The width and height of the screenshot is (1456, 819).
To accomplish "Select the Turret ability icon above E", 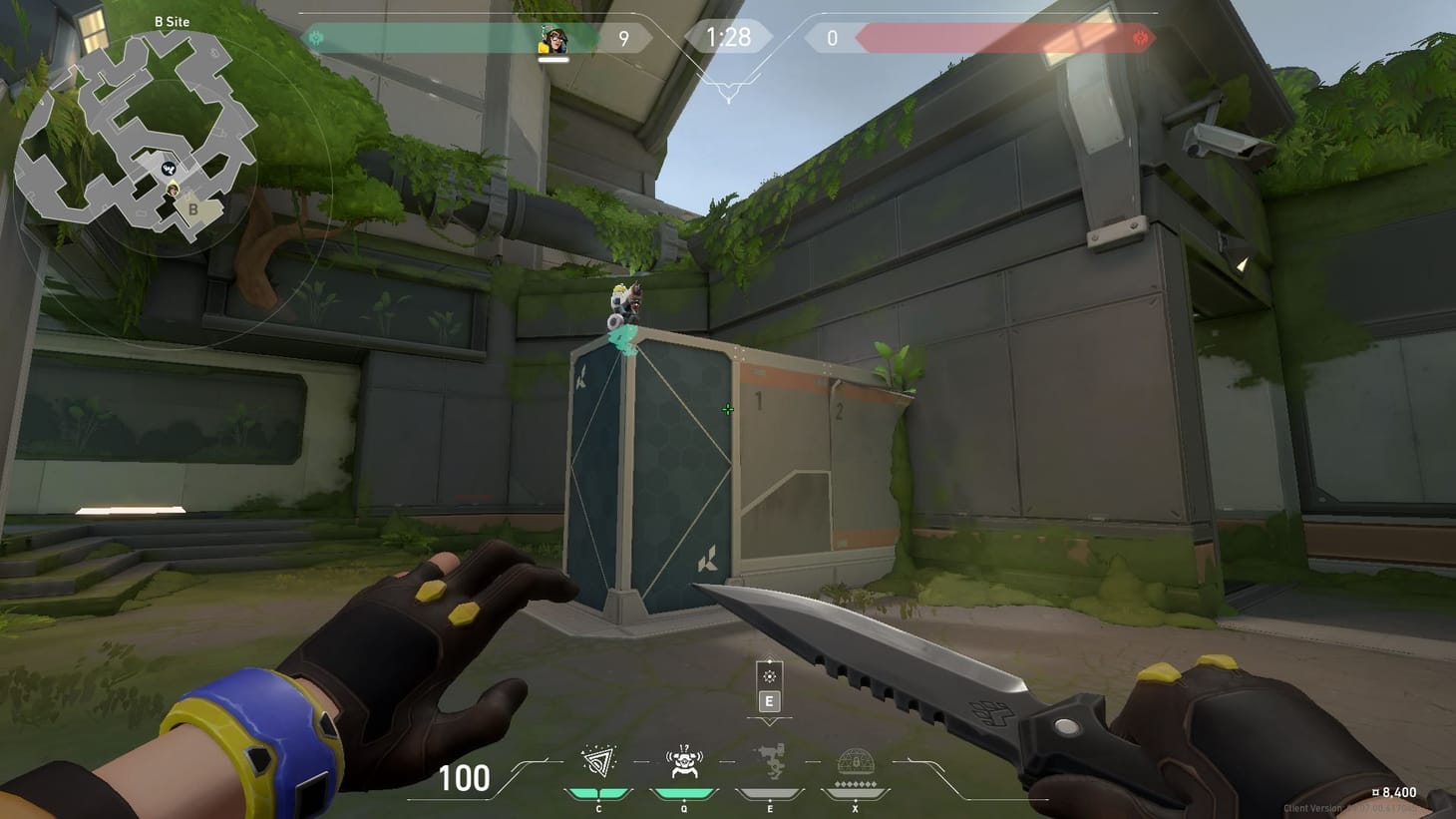I will click(771, 758).
